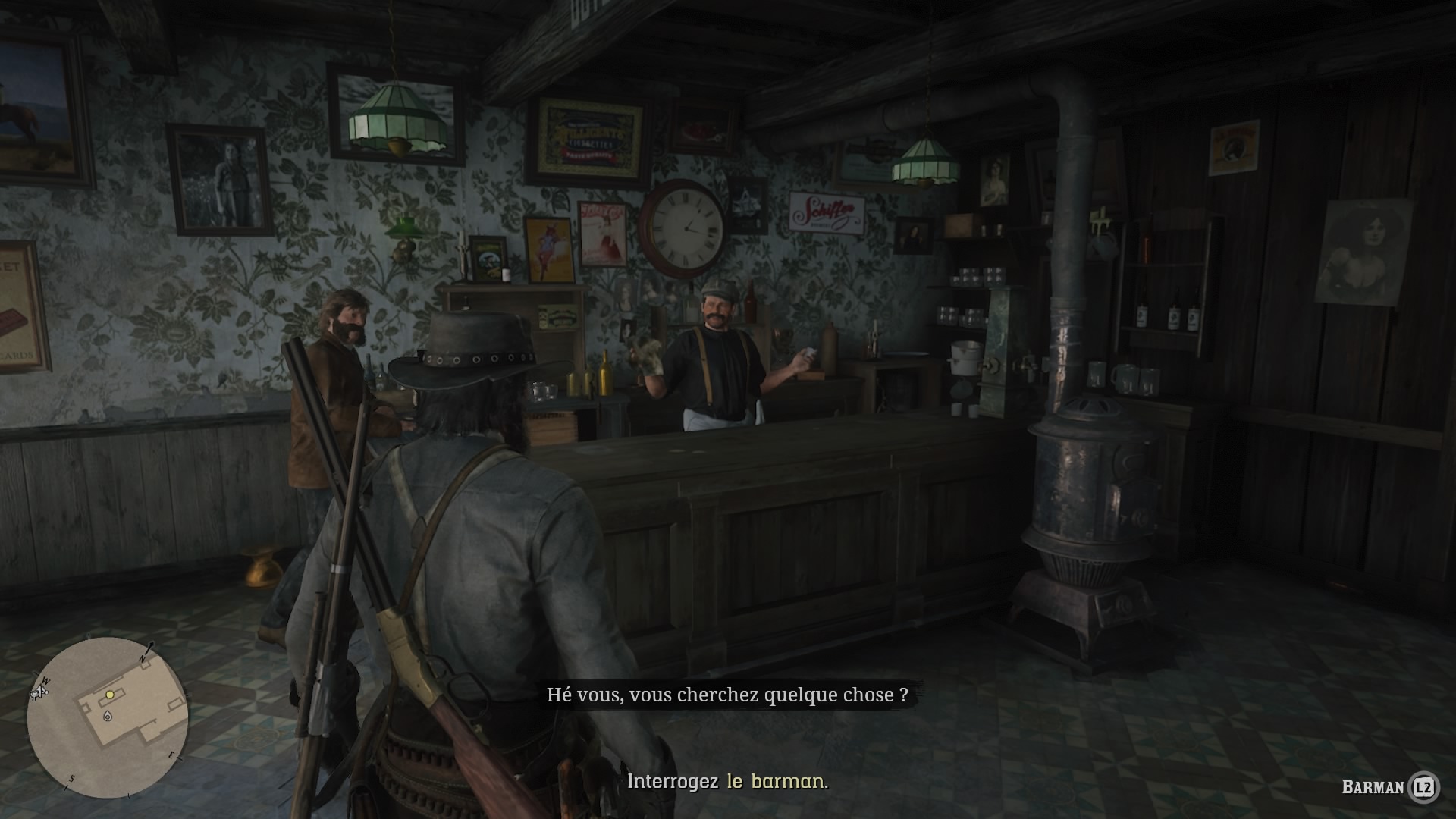This screenshot has width=1456, height=819.
Task: Select the Schiffer brewery sign
Action: 826,214
